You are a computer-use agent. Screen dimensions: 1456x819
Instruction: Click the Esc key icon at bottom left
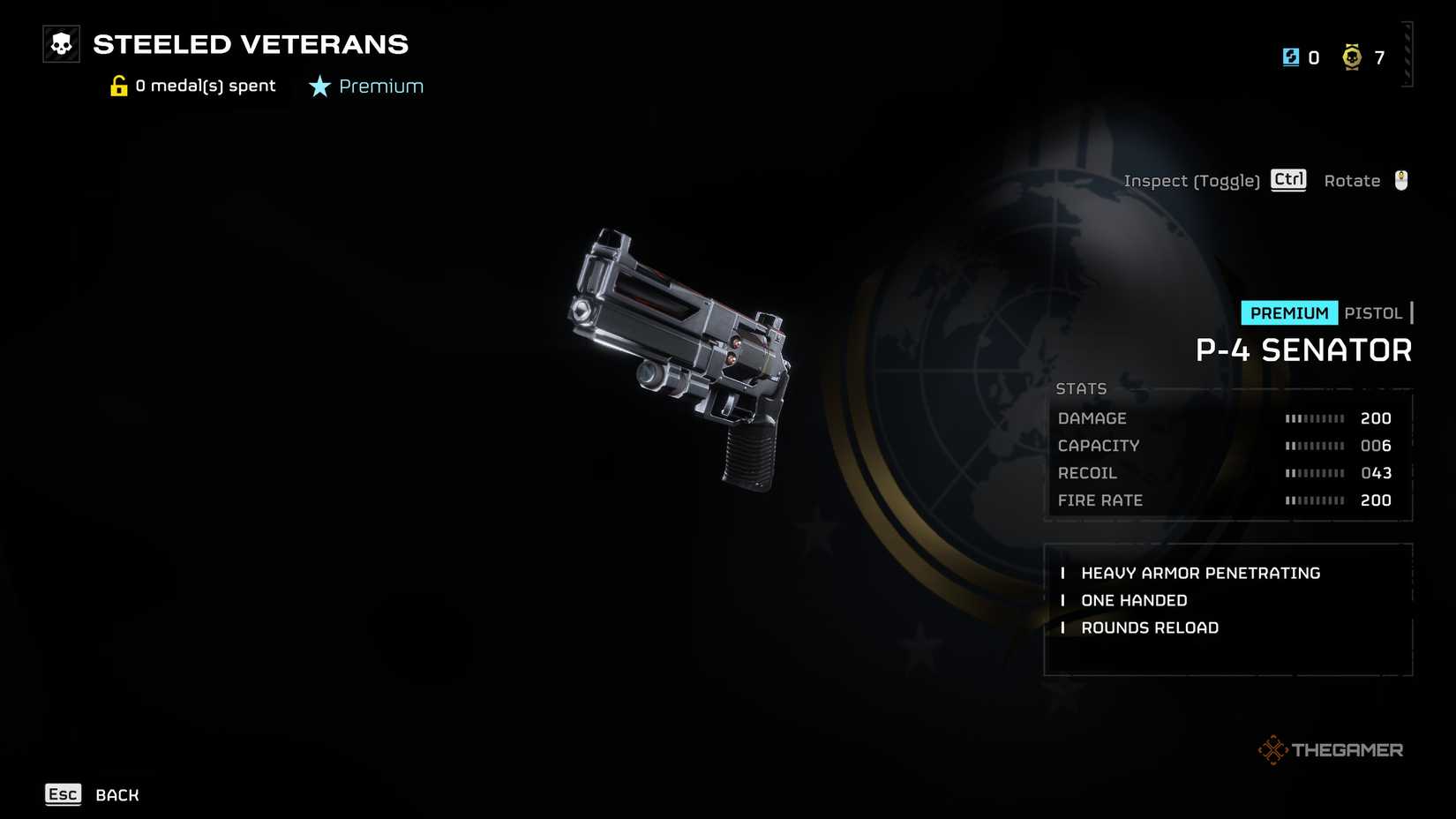[x=62, y=795]
